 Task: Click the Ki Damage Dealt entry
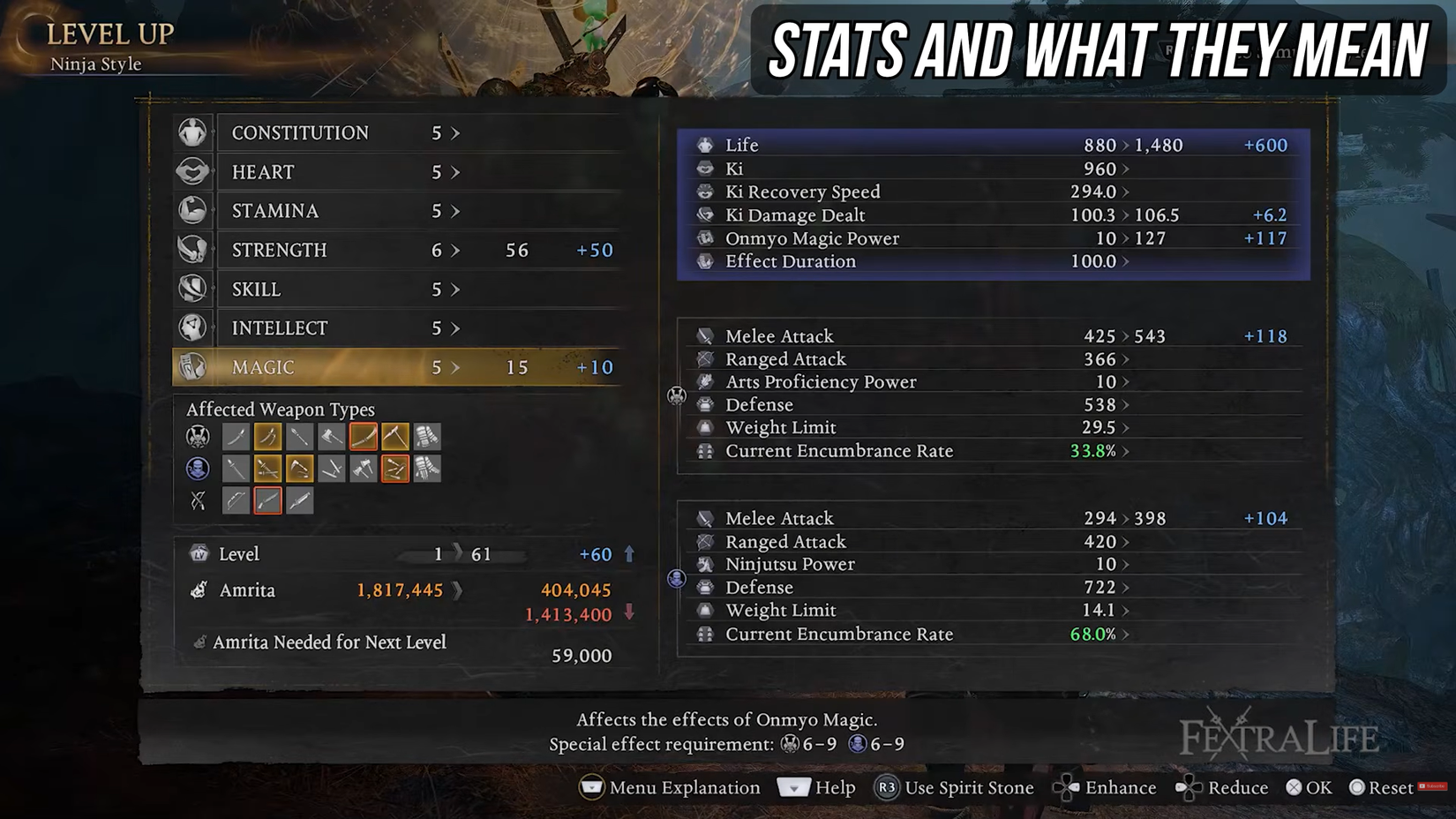click(993, 215)
